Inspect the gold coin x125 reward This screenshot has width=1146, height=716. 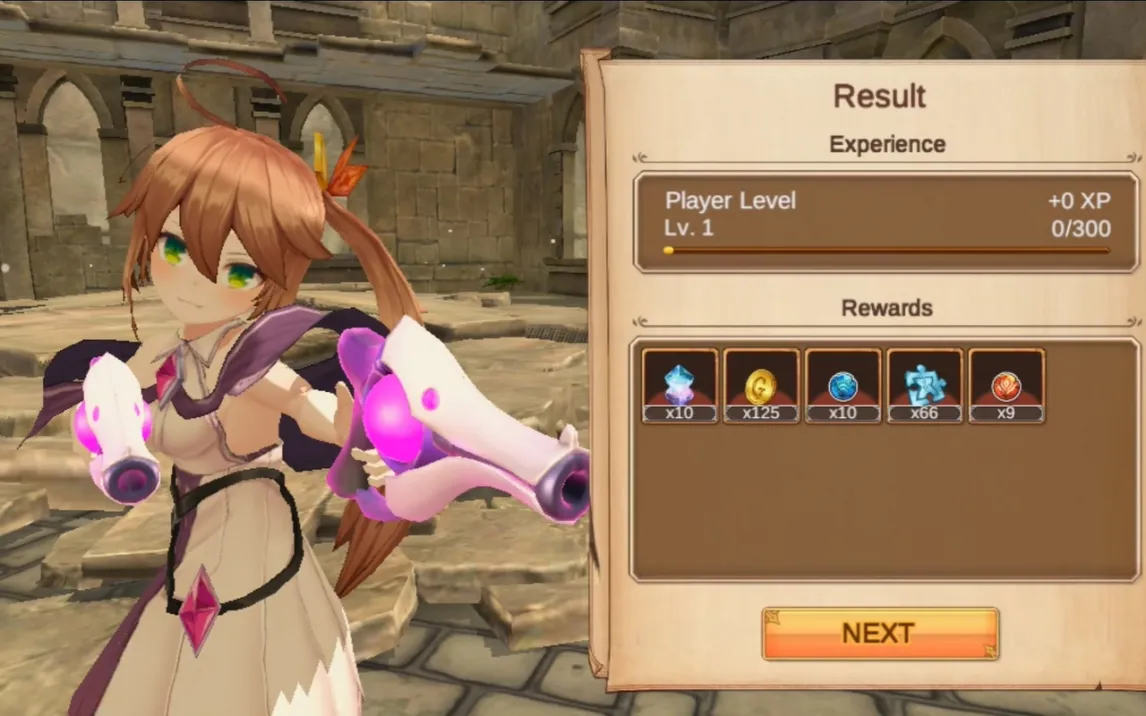click(x=762, y=385)
